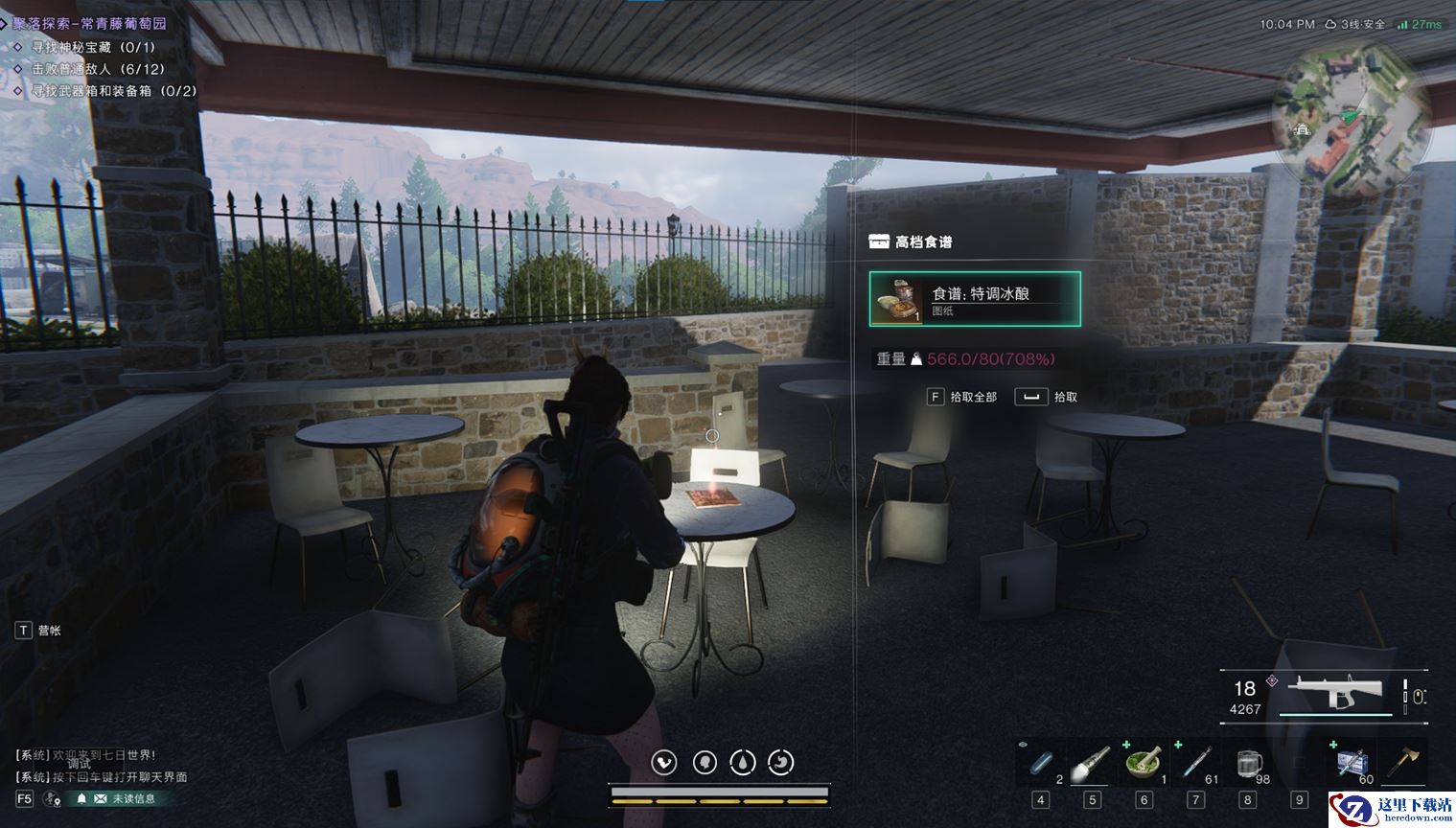Open the heredown.com watermark logo
Screen dimensions: 1456x828
coord(1390,810)
